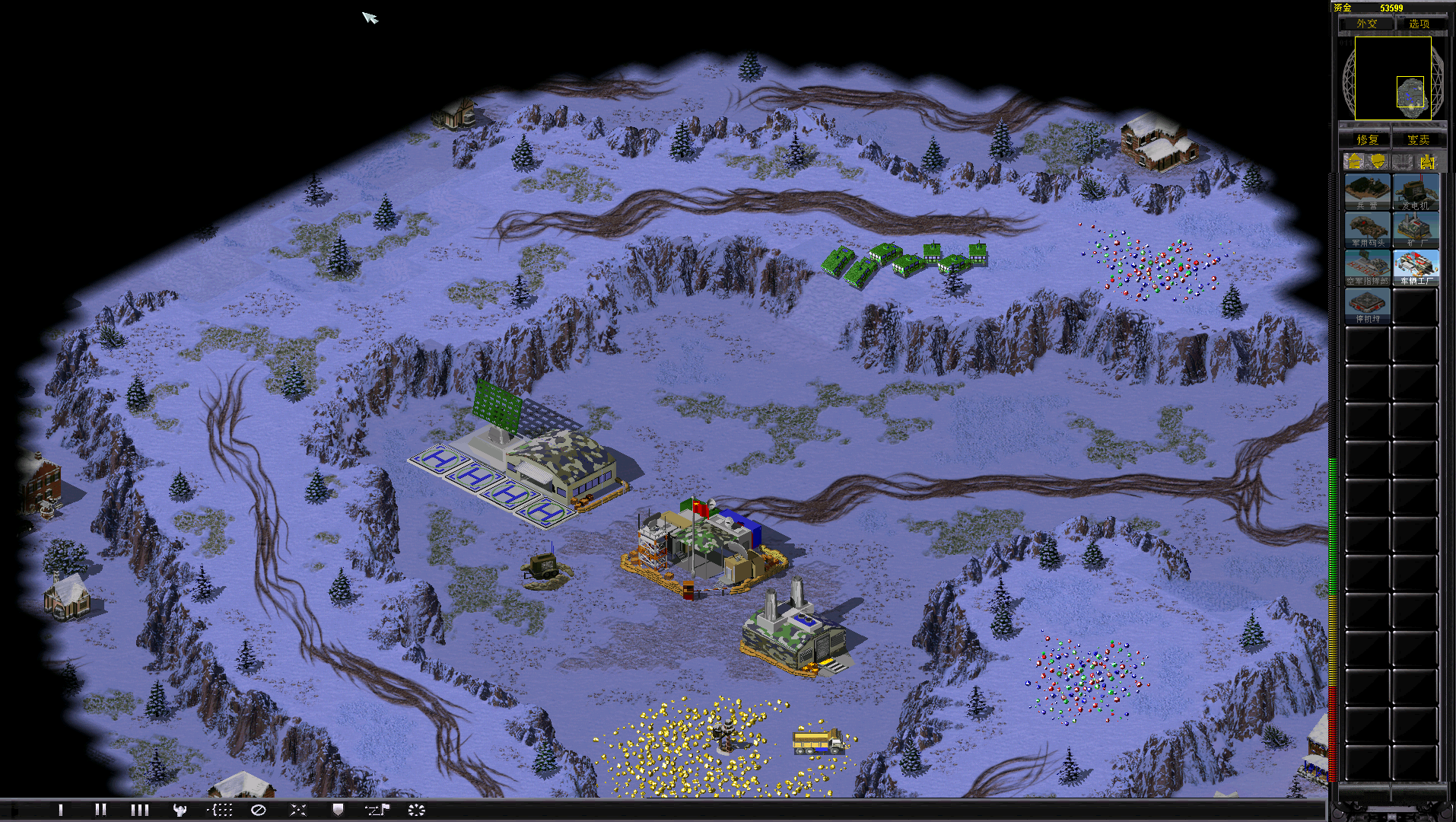The height and width of the screenshot is (822, 1456).
Task: Toggle the waypoint flag planning mode
Action: click(377, 810)
